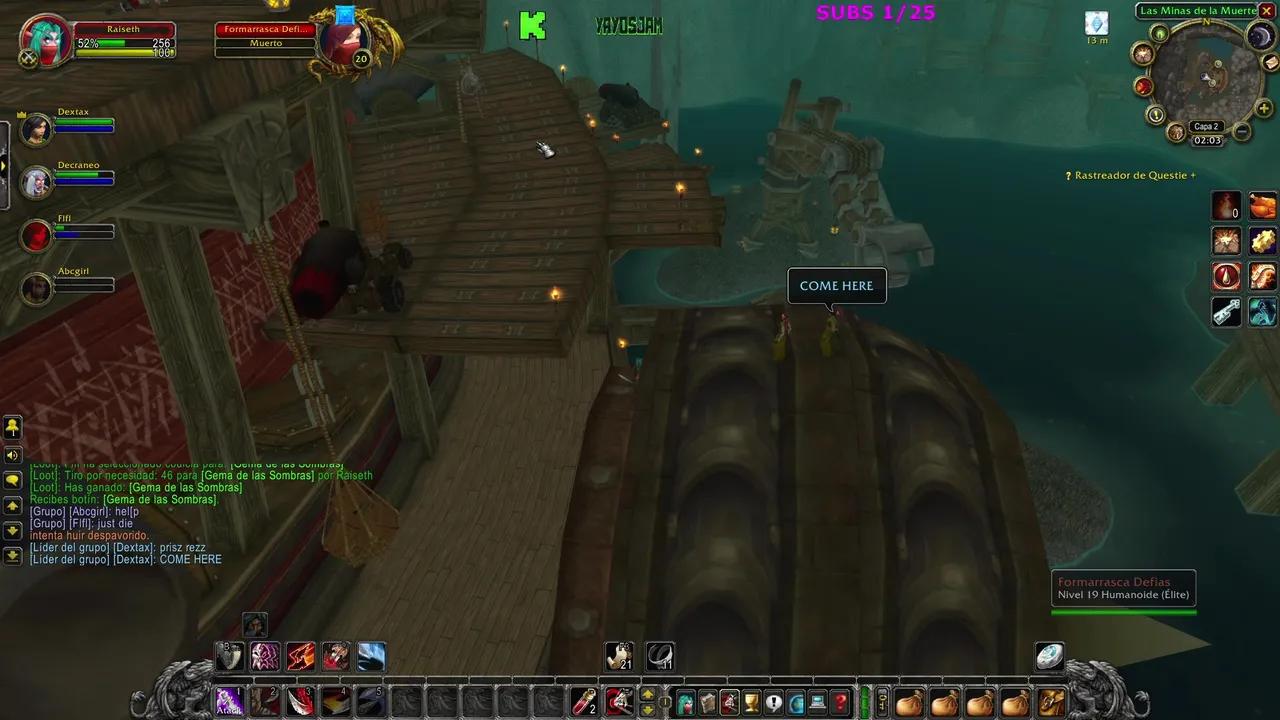1280x720 pixels.
Task: Activate the Ataque ability in slot 1
Action: [x=229, y=701]
